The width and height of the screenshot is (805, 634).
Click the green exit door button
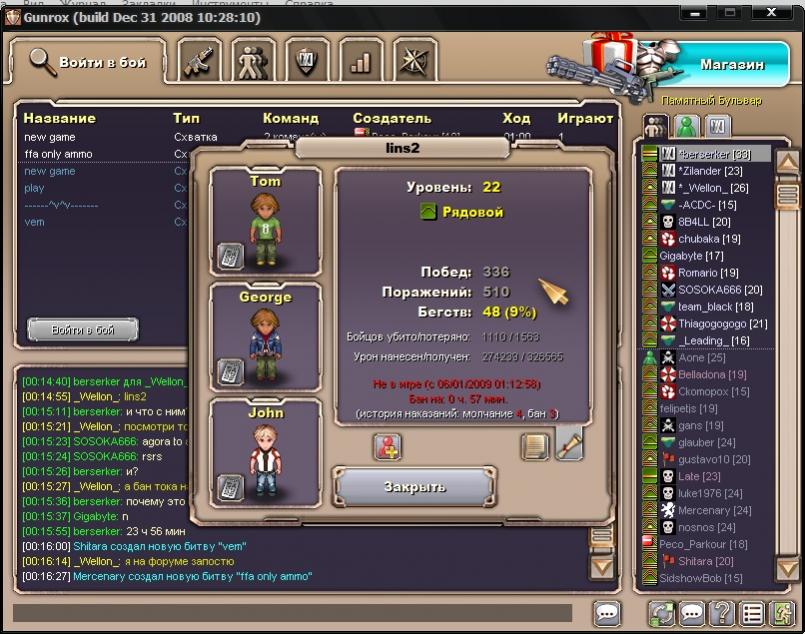tap(781, 613)
